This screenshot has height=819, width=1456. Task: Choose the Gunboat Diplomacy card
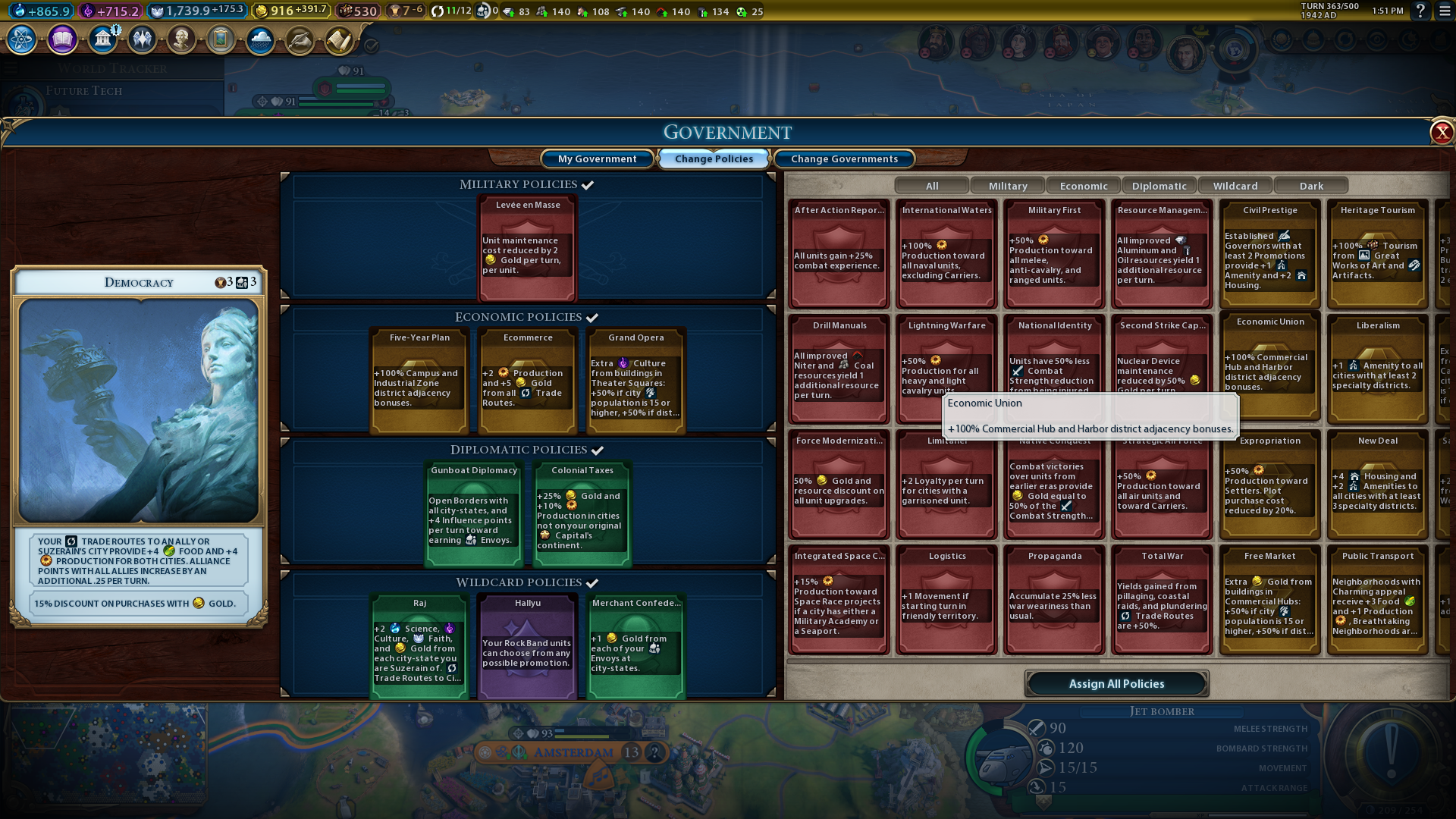pyautogui.click(x=474, y=513)
